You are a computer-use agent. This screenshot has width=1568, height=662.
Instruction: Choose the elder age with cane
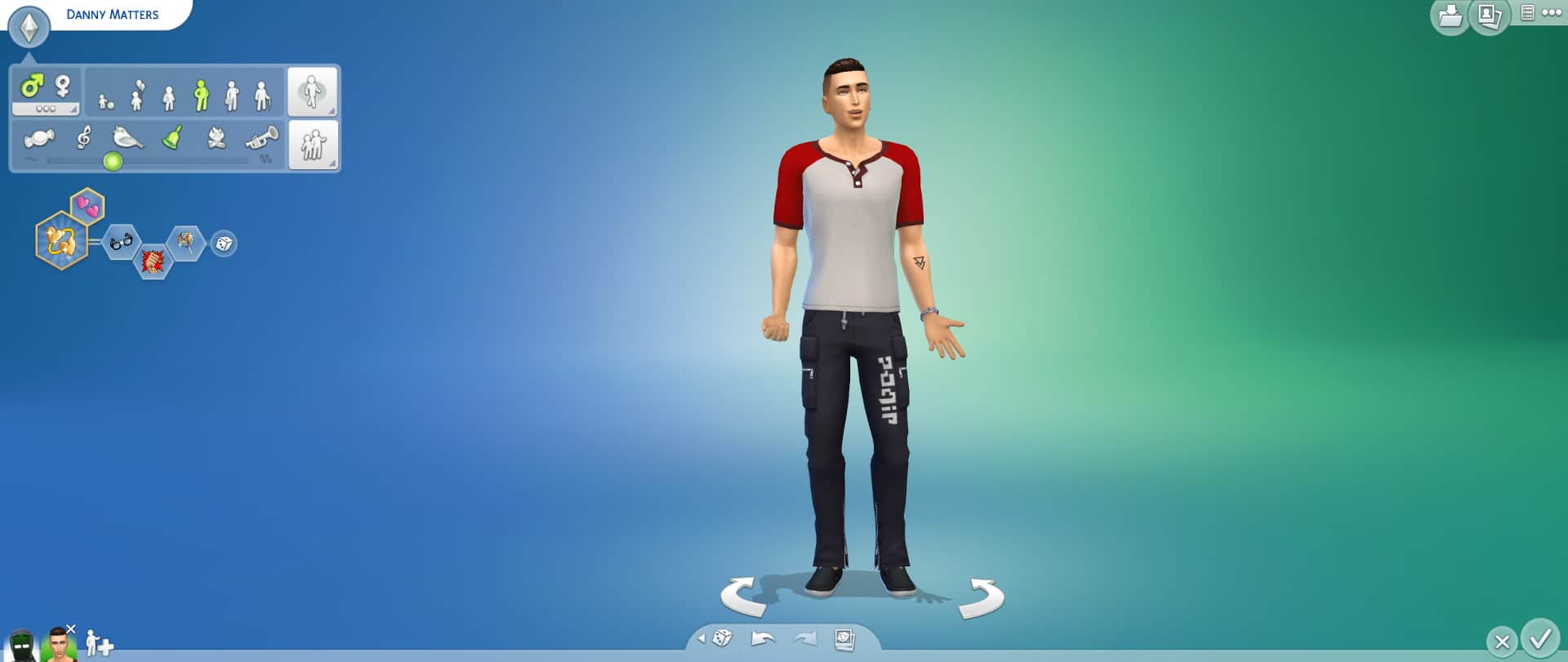click(261, 96)
